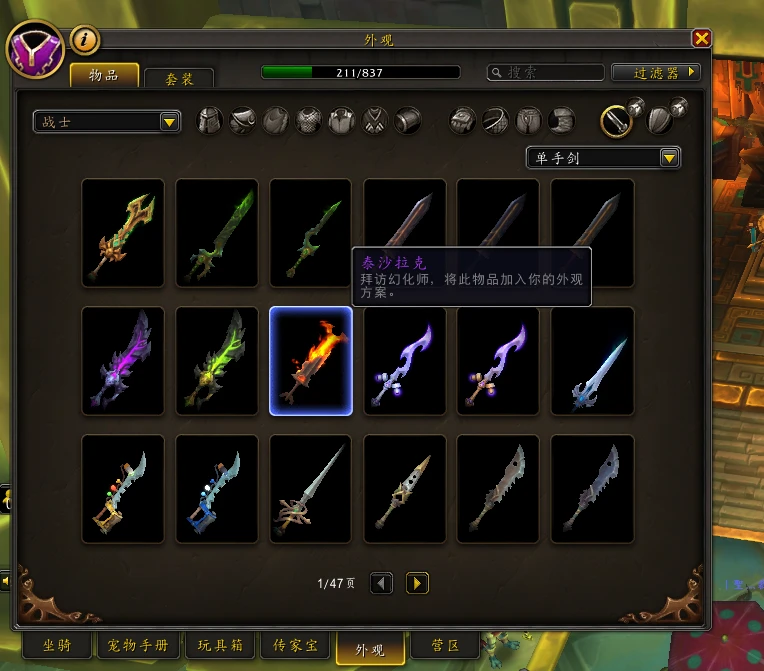
Task: Choose the ice-blue crystal sword appearance
Action: pos(592,361)
